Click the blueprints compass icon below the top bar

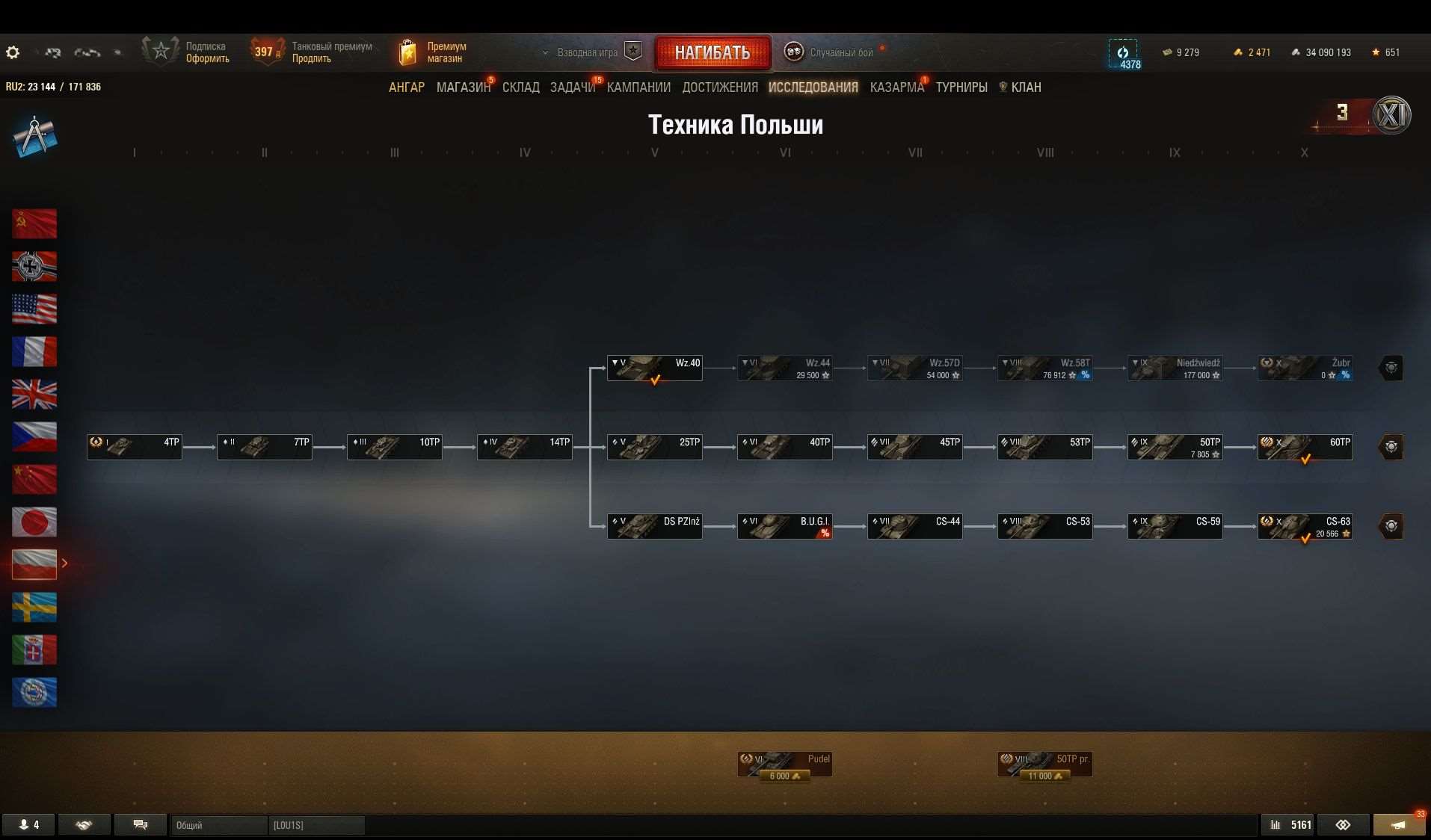(34, 136)
